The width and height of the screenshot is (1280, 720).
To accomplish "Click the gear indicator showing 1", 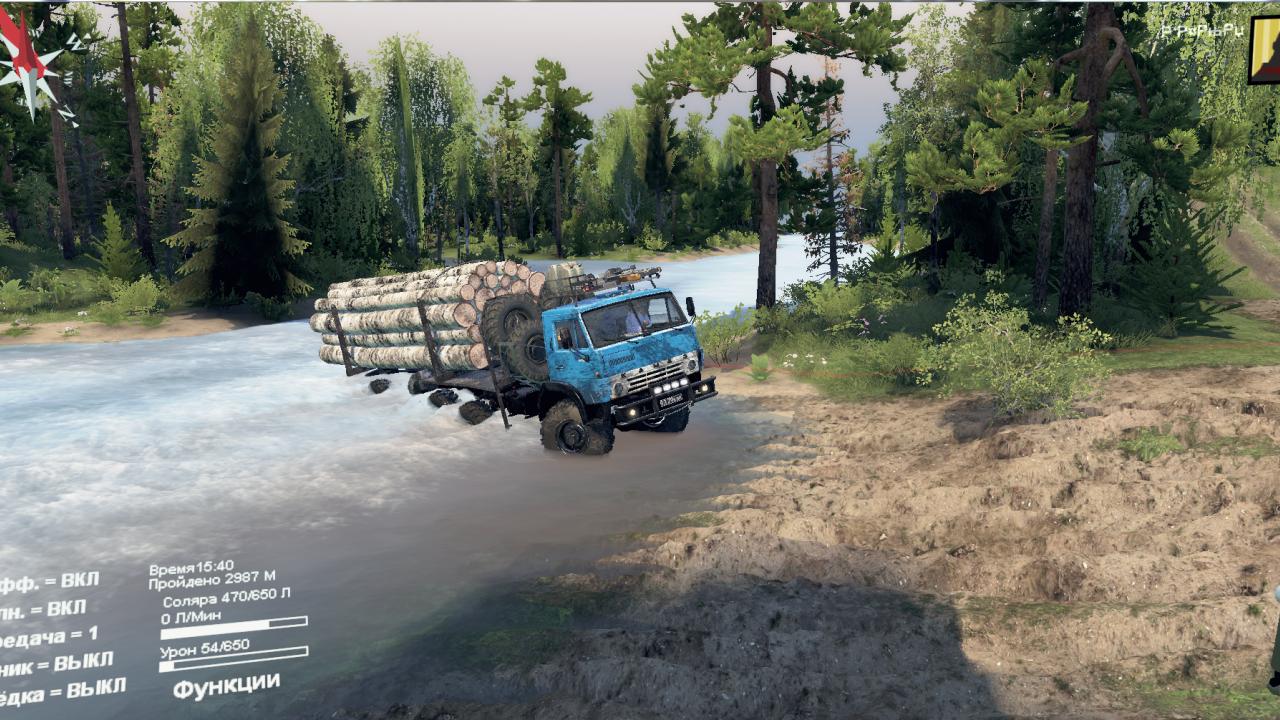I will coord(50,636).
